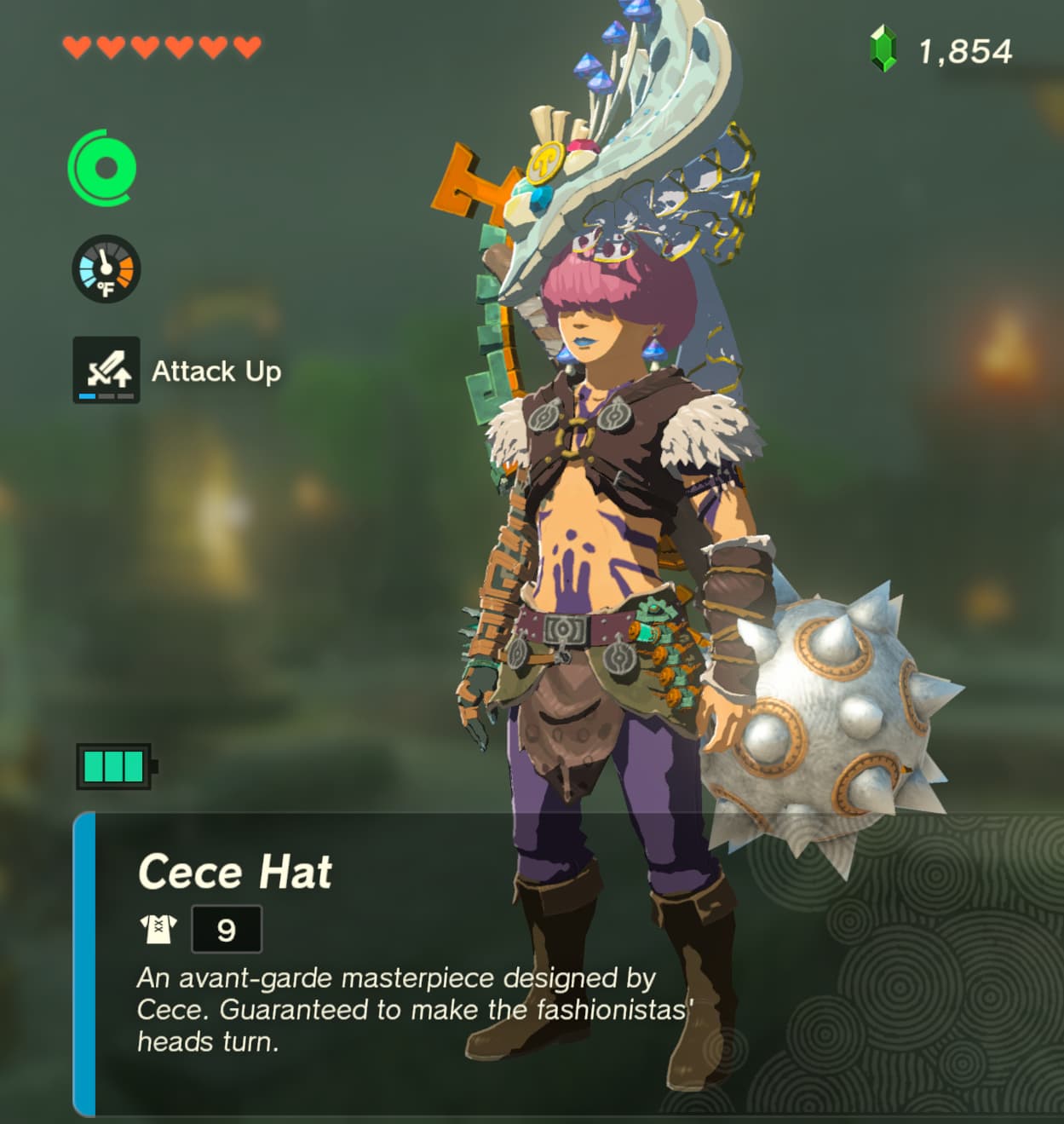This screenshot has width=1064, height=1124.
Task: Click the armor shirt icon beside the 9
Action: tap(158, 929)
